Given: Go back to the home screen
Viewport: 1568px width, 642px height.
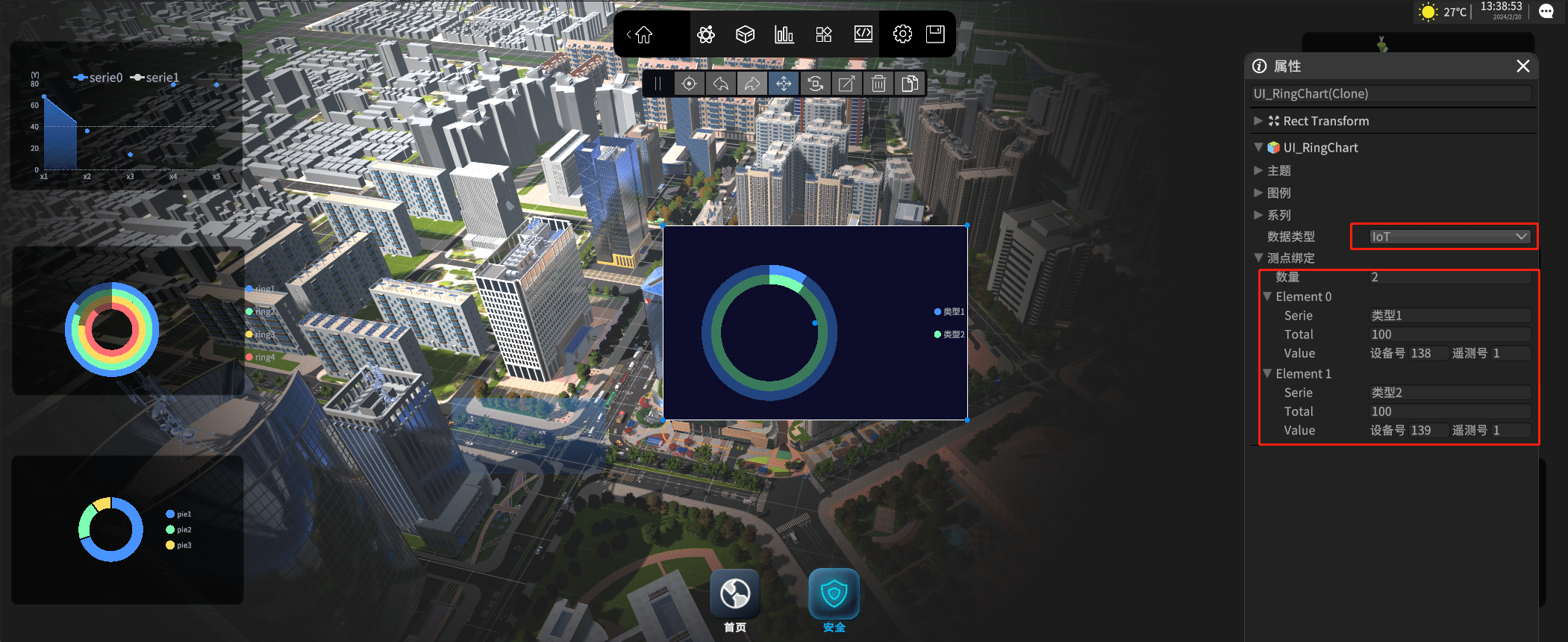Looking at the screenshot, I should tap(643, 34).
